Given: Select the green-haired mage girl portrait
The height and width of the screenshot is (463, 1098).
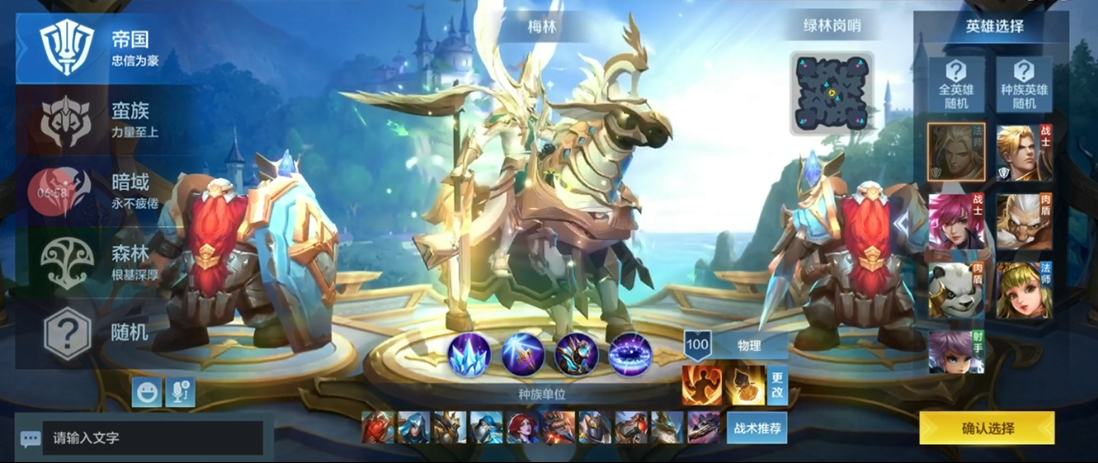Looking at the screenshot, I should click(x=1024, y=290).
